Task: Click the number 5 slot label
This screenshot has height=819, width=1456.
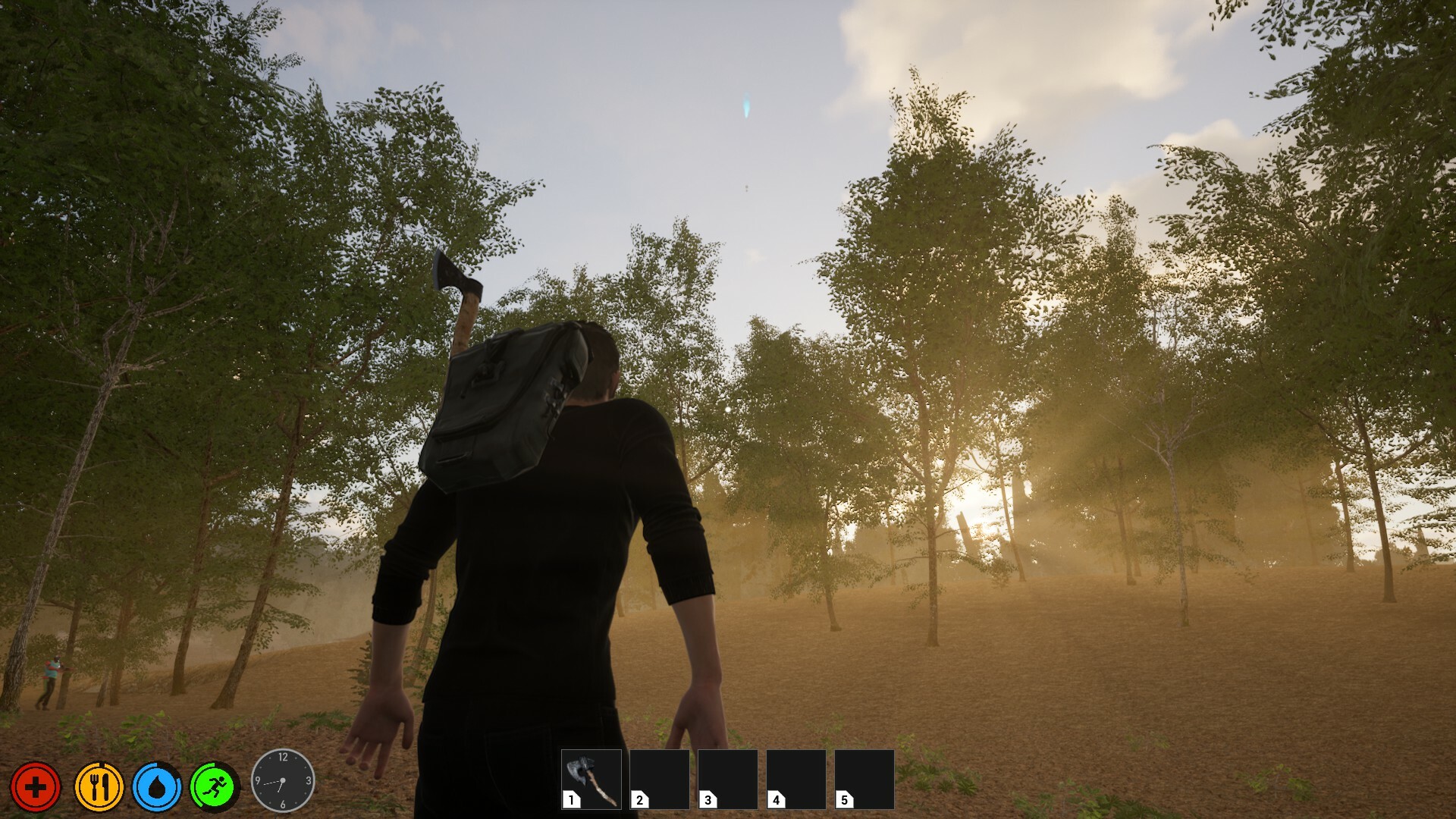Action: [843, 799]
